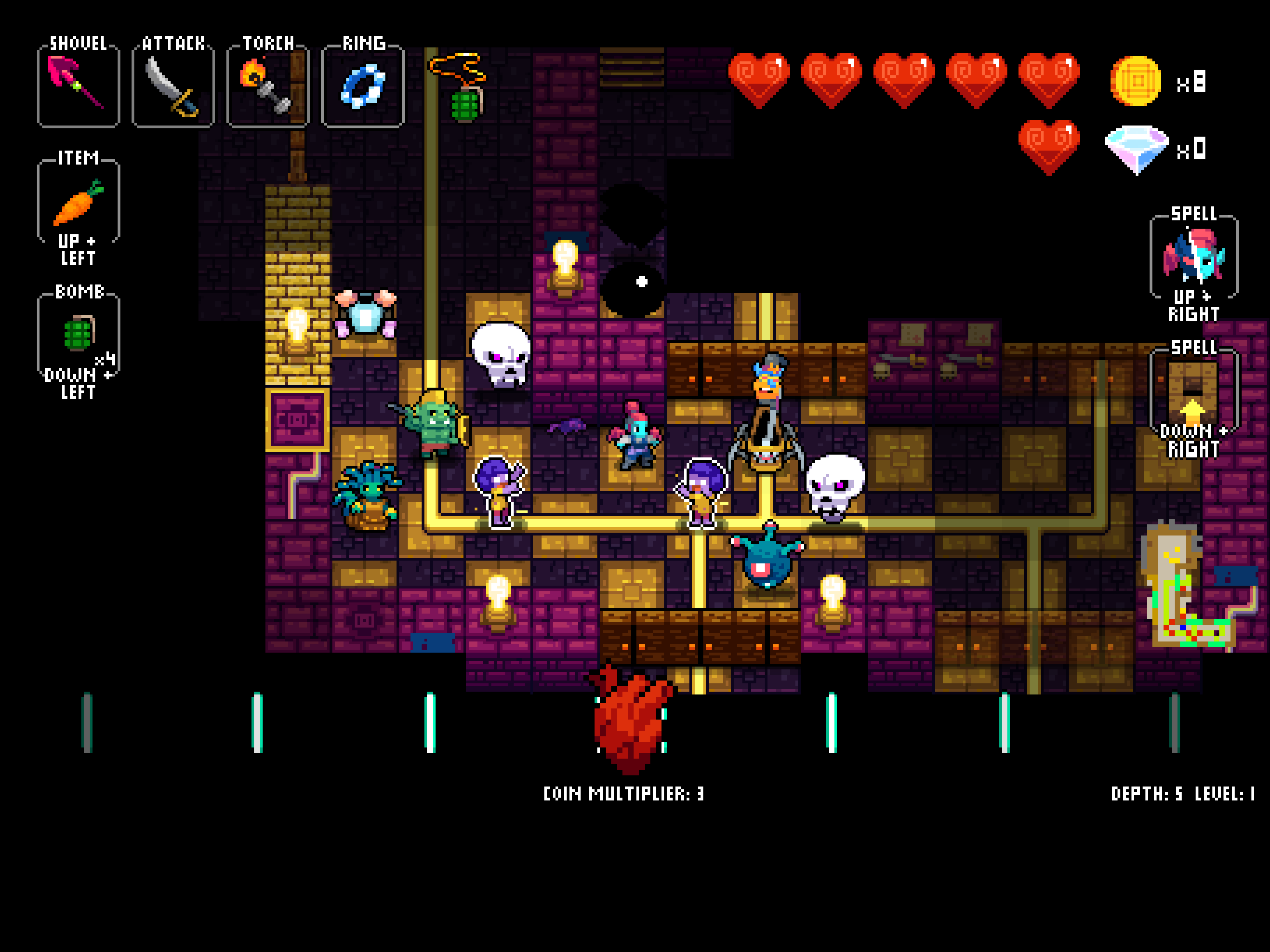Select the pink shovel slot
The image size is (1270, 952).
[x=78, y=86]
